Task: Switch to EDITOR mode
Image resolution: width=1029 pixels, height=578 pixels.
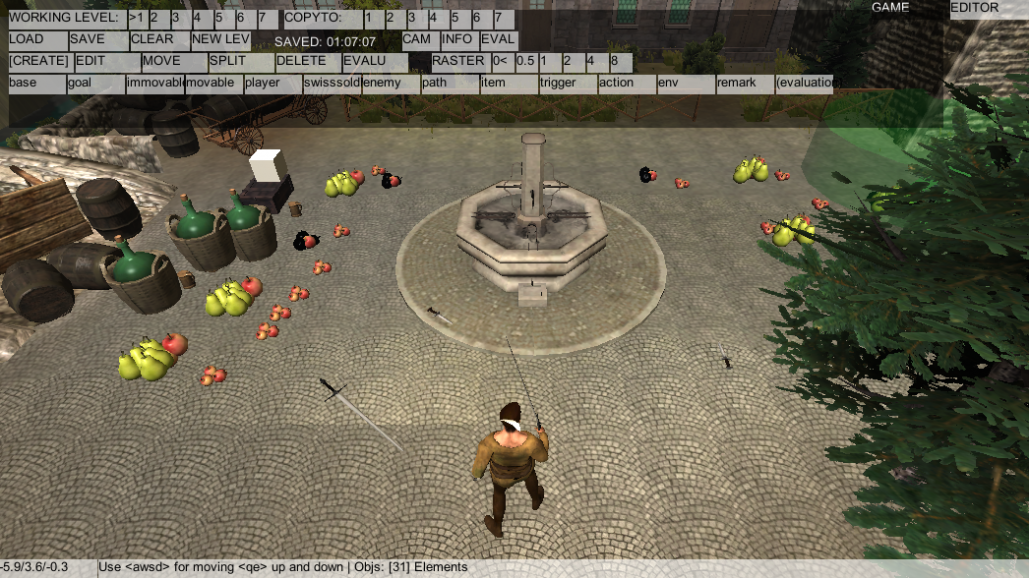Action: coord(974,8)
